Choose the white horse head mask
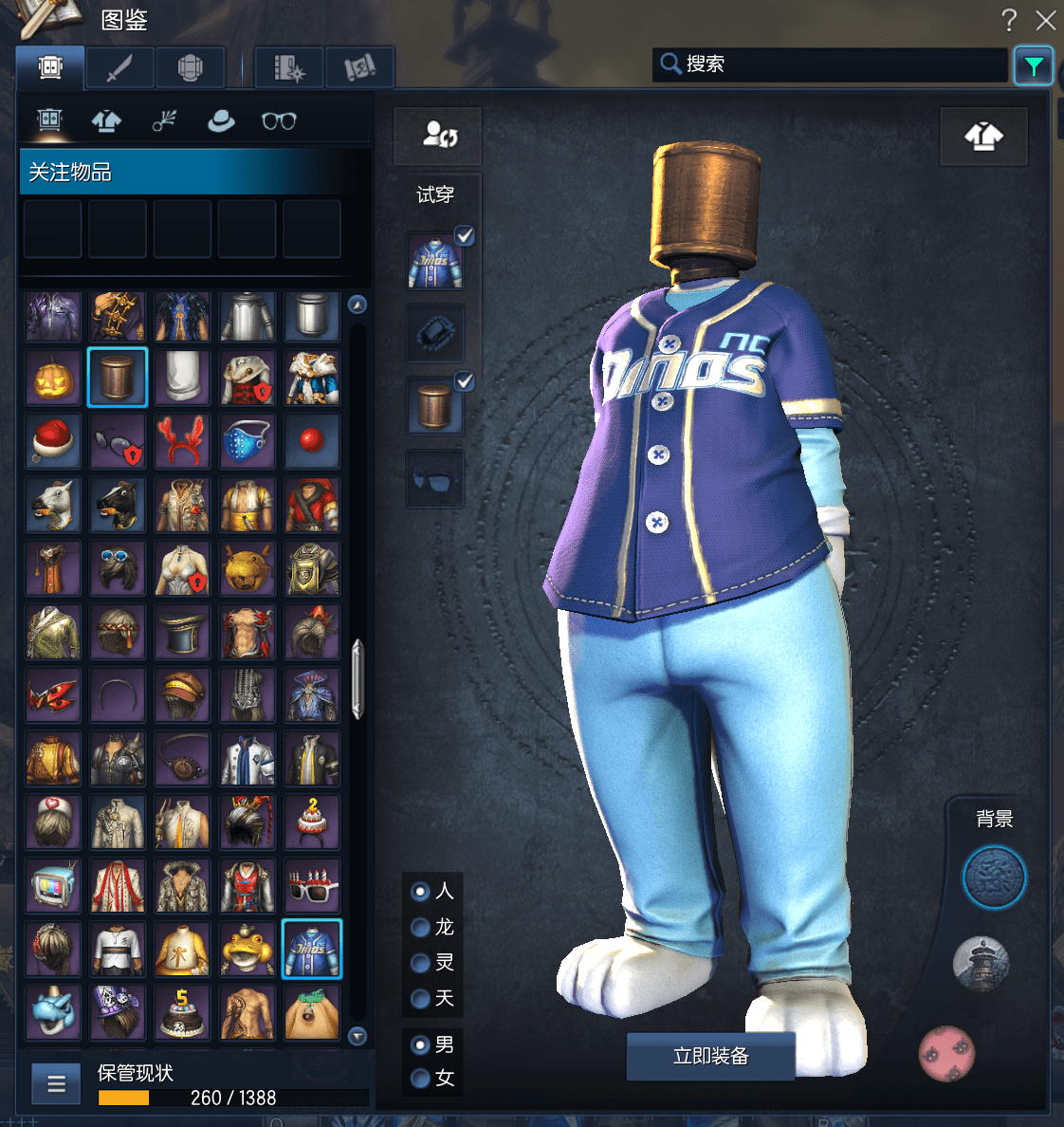This screenshot has height=1127, width=1064. 53,505
